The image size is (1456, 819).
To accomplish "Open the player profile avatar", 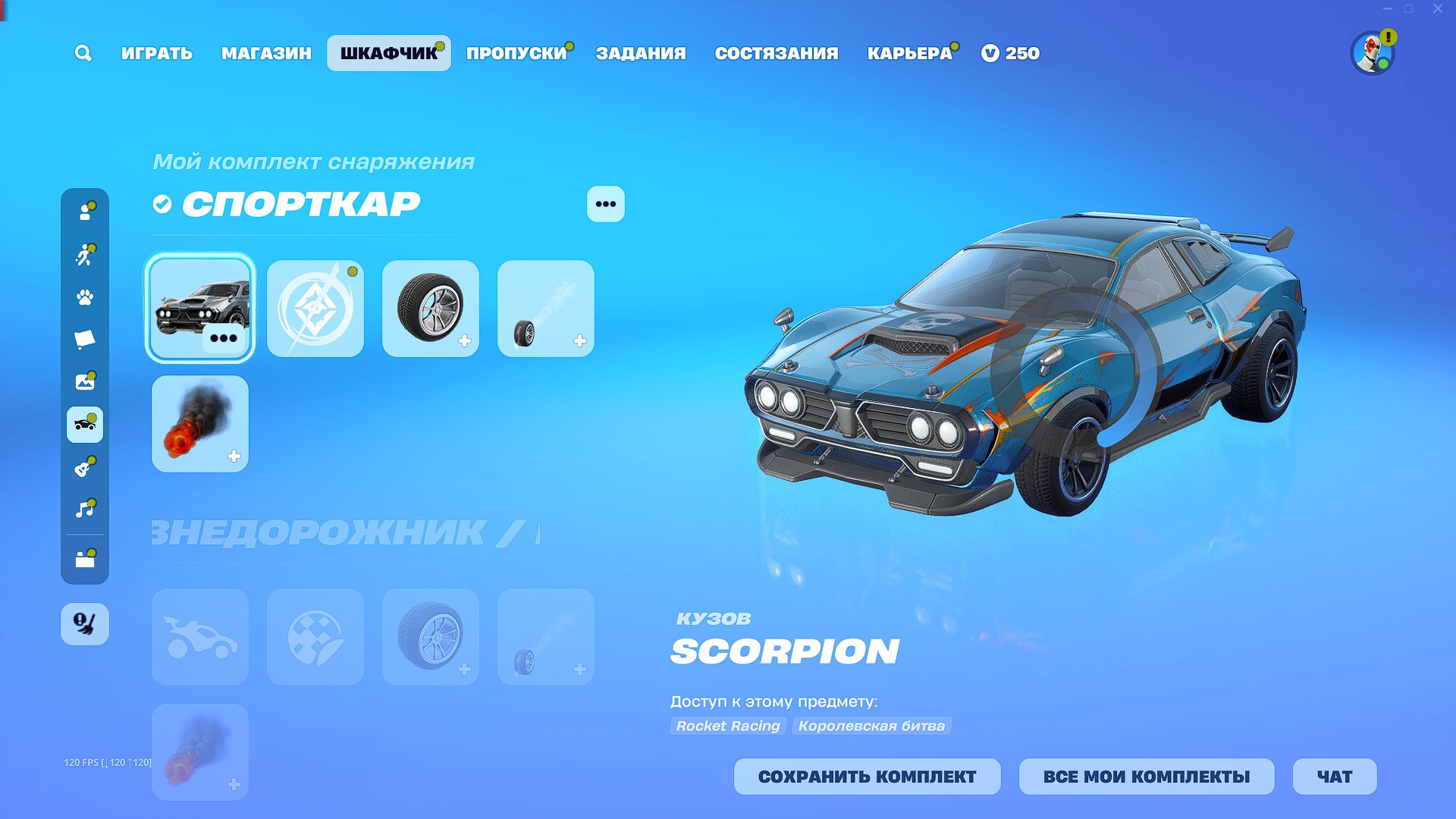I will tap(1372, 53).
